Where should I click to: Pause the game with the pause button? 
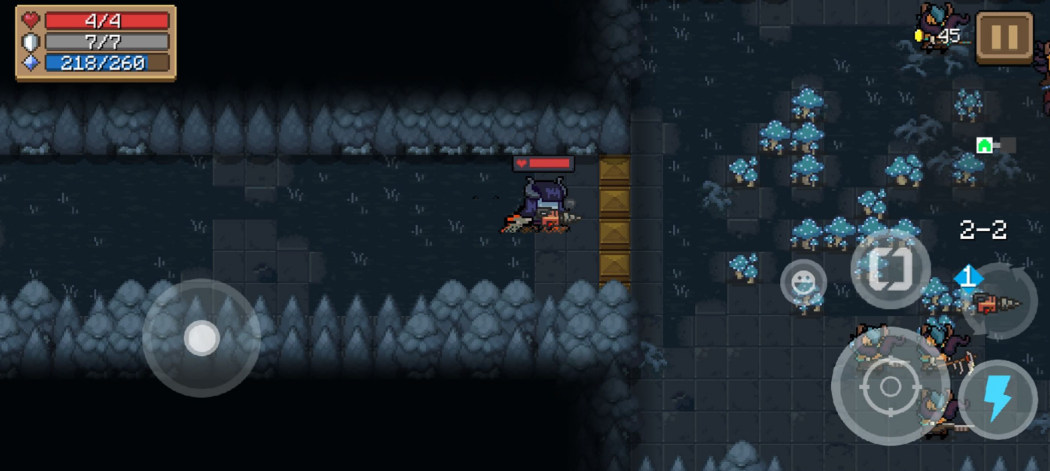point(1004,37)
